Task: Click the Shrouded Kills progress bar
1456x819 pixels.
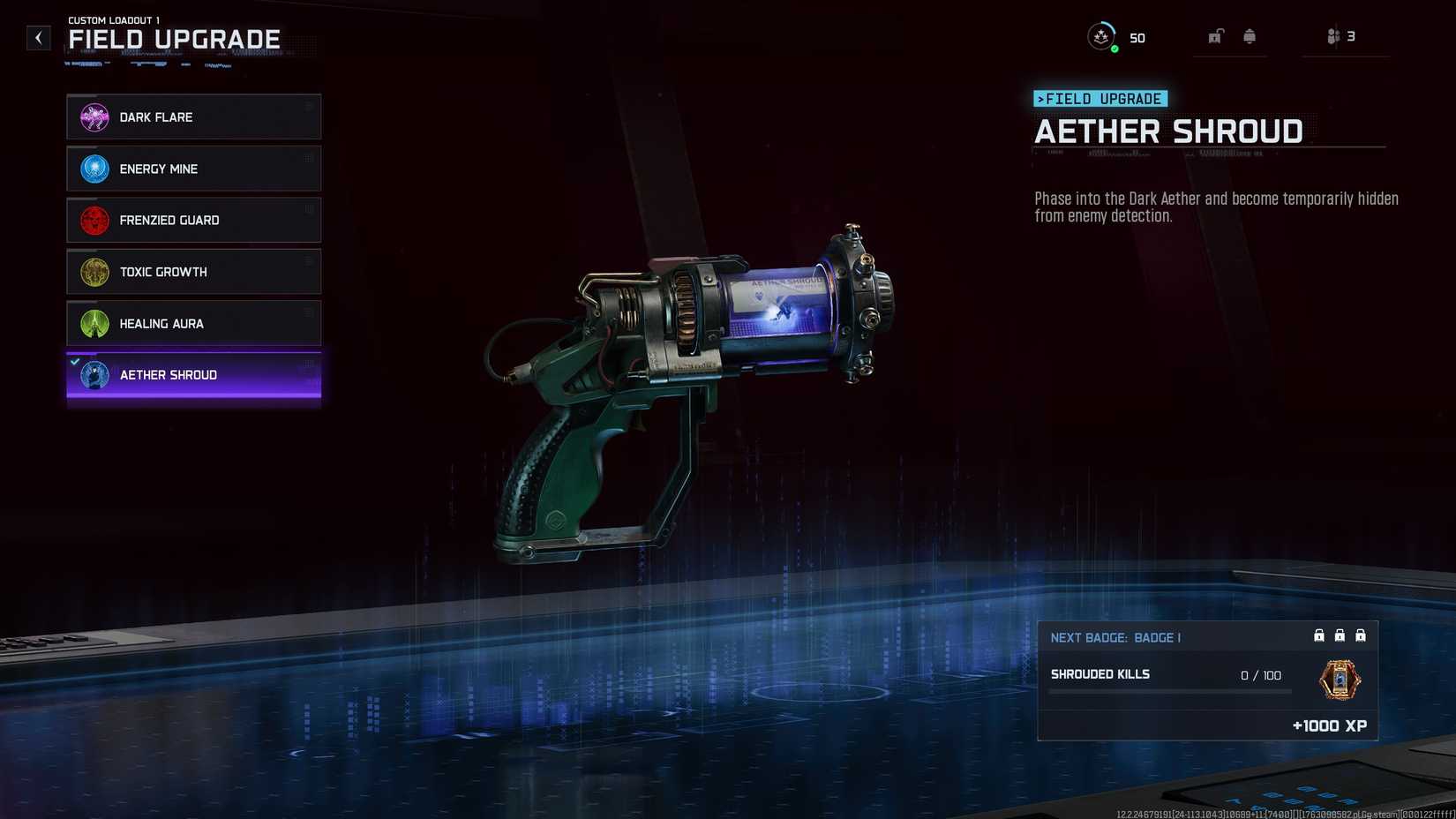Action: (1169, 692)
